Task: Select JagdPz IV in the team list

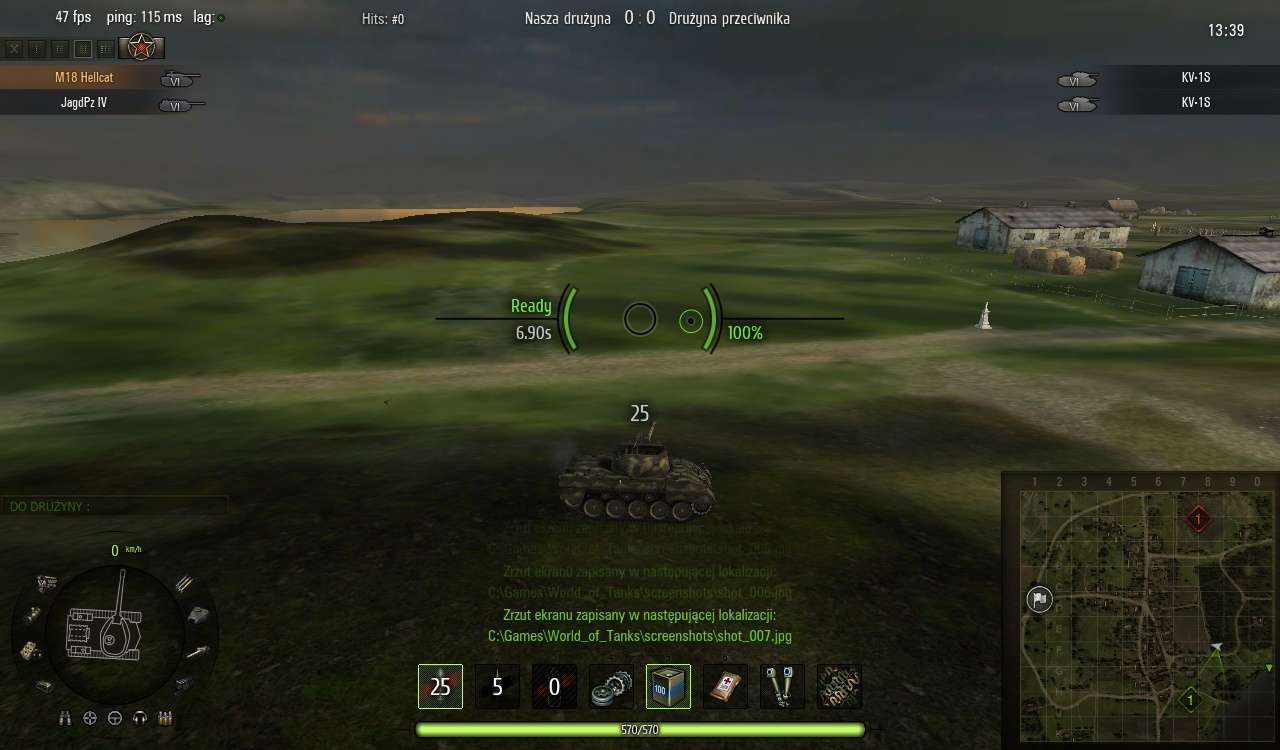Action: pyautogui.click(x=84, y=103)
